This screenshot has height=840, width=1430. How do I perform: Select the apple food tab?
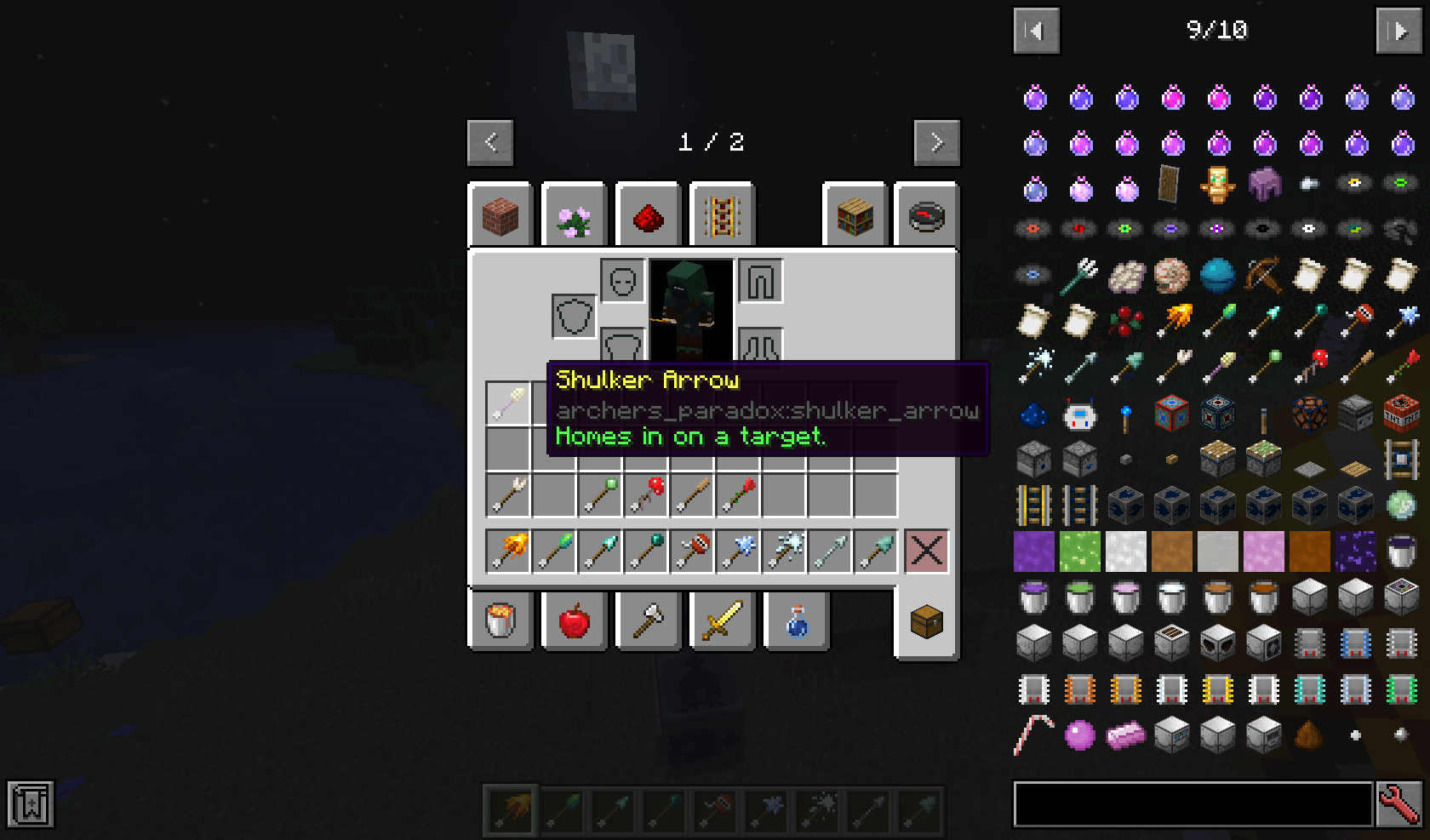575,621
